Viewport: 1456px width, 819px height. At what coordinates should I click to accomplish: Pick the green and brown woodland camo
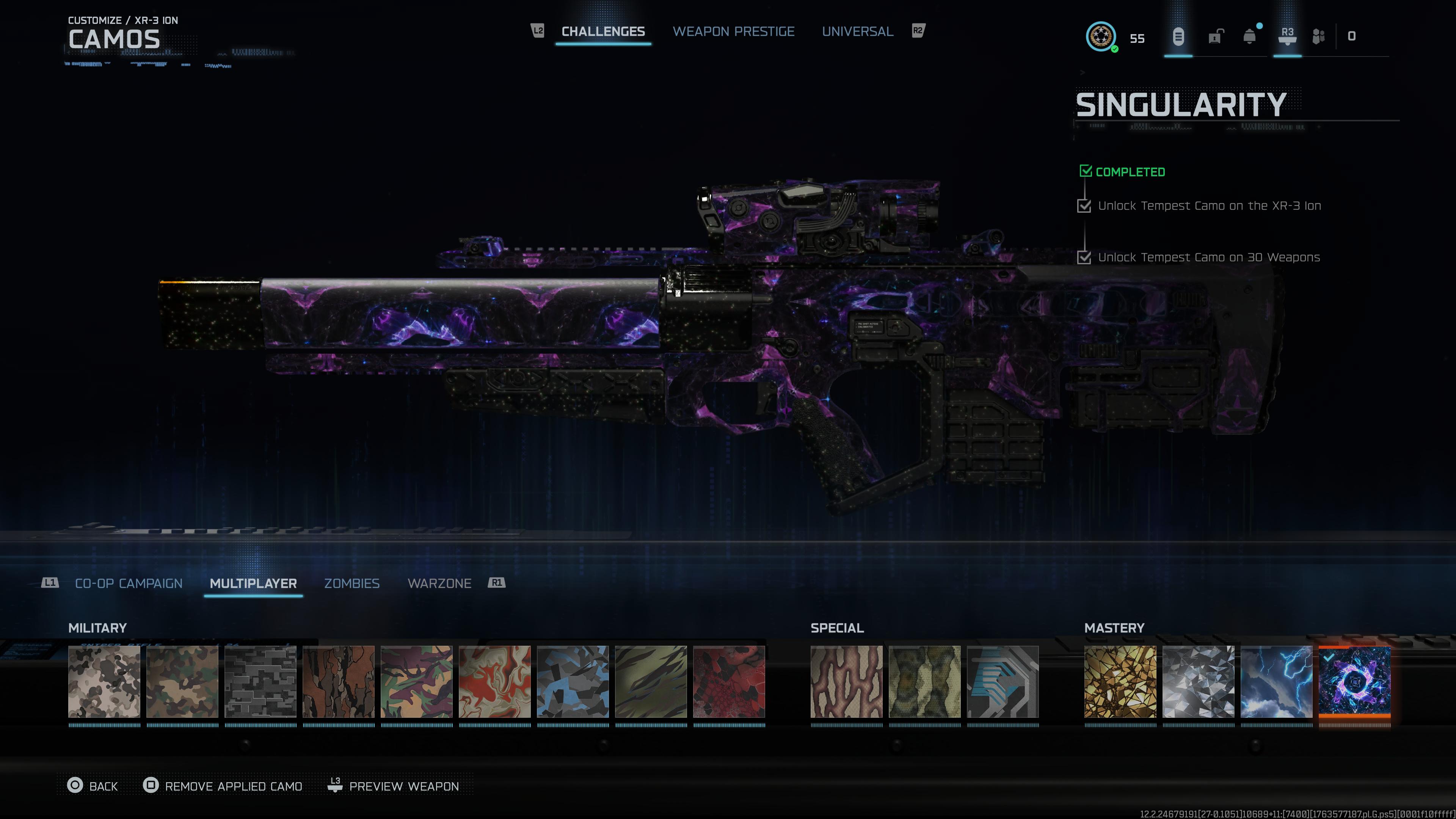pyautogui.click(x=182, y=682)
